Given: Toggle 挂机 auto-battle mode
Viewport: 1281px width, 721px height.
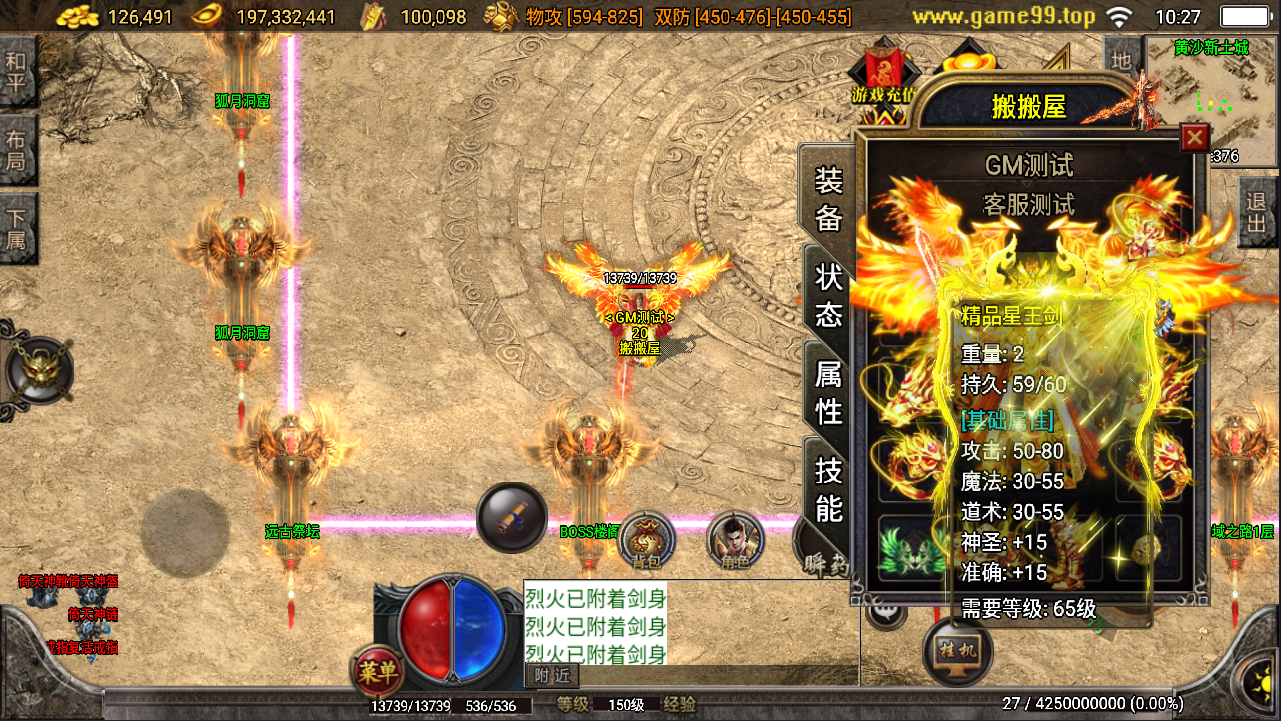Looking at the screenshot, I should tap(958, 652).
